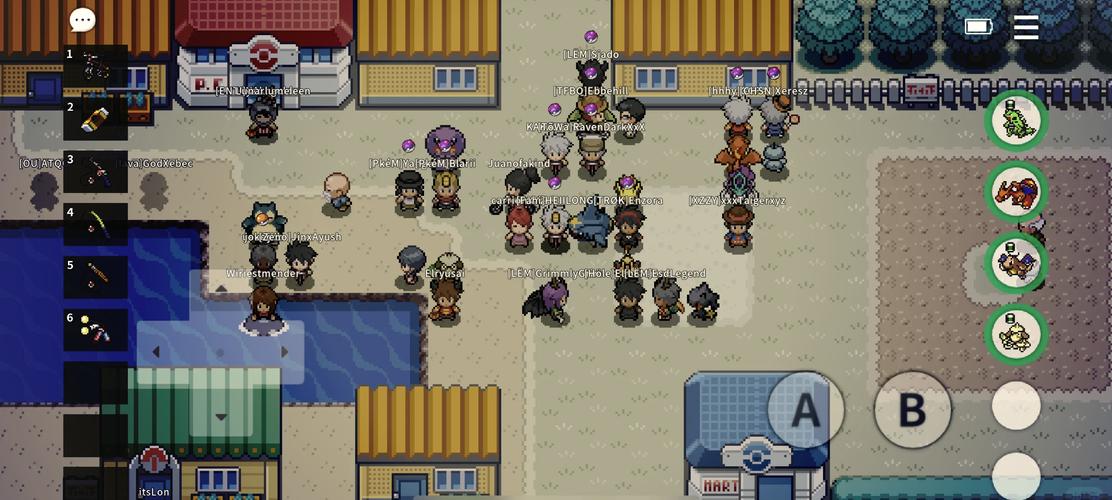Image resolution: width=1112 pixels, height=500 pixels.
Task: Select the brown bird Pokémon party icon
Action: [x=1016, y=262]
